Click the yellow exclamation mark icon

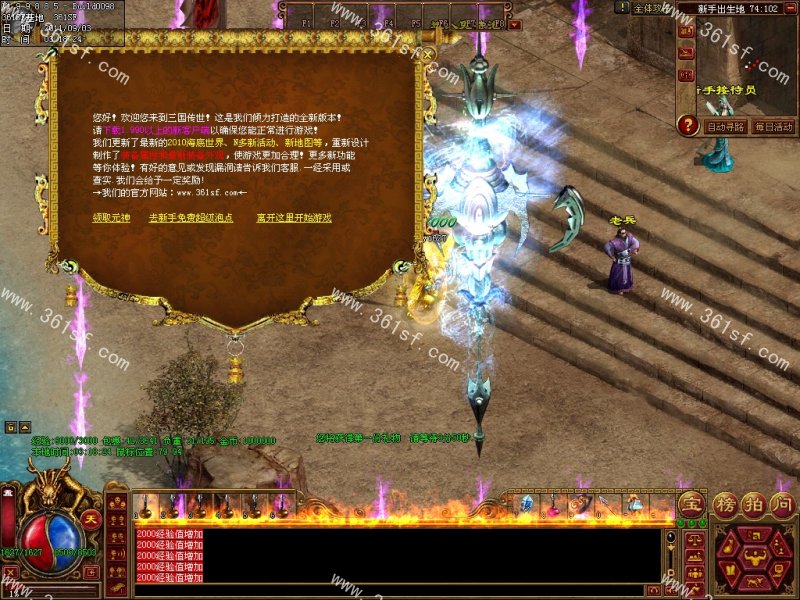622,8
